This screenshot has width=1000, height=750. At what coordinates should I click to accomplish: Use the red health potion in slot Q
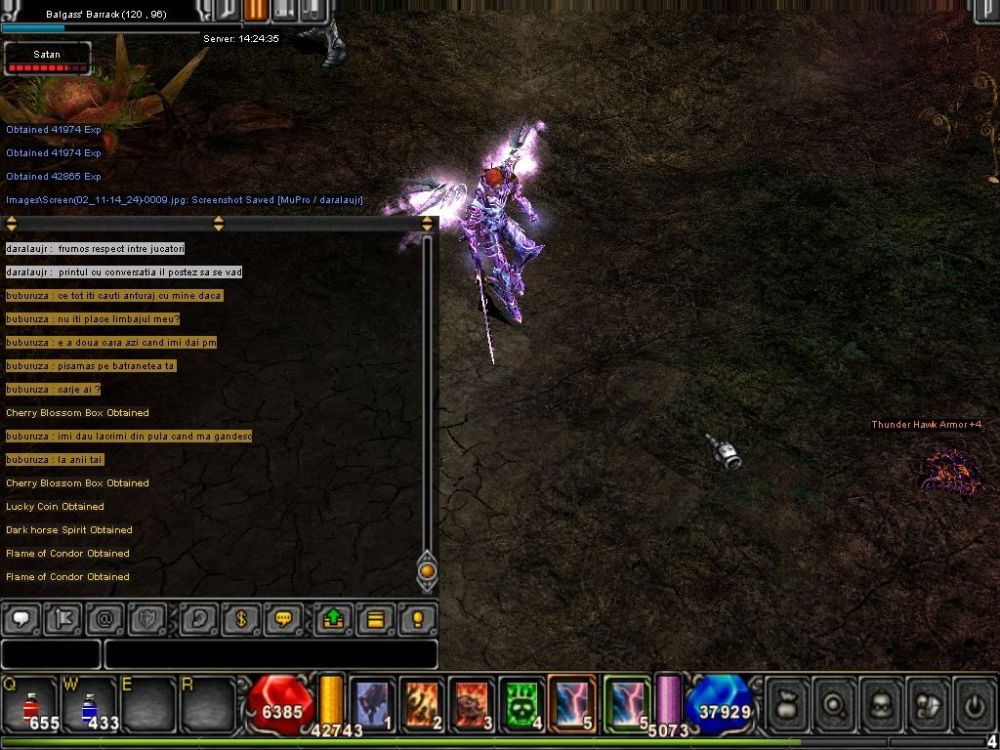(29, 704)
